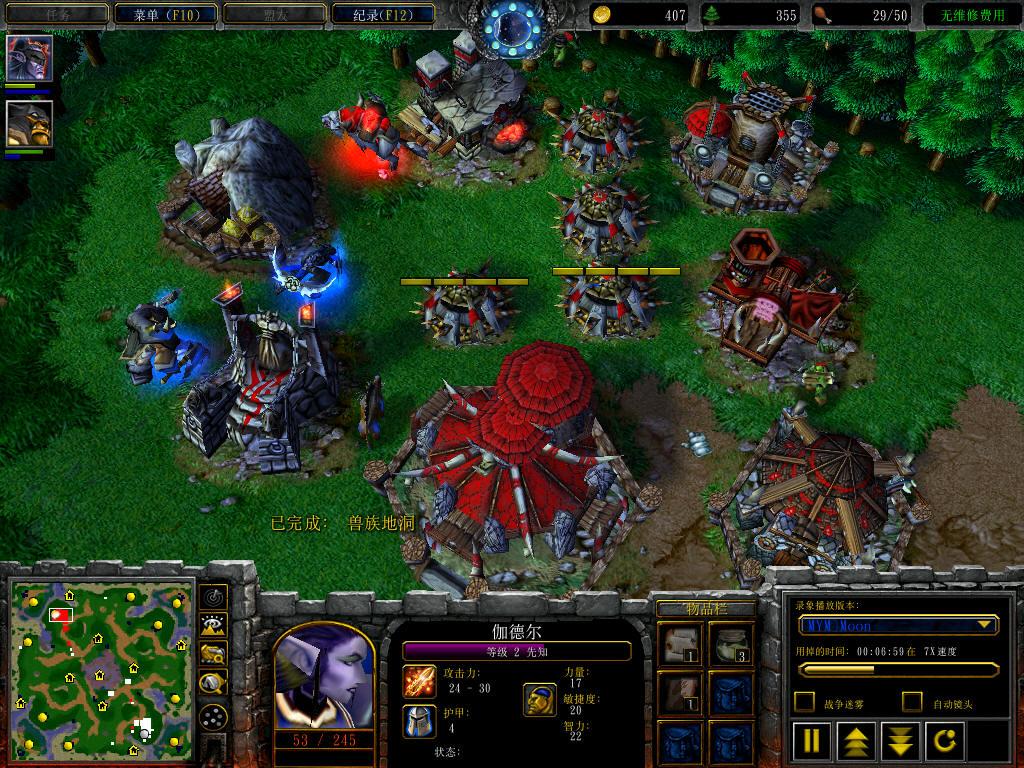Pause the replay playback
Image resolution: width=1024 pixels, height=768 pixels.
click(812, 741)
